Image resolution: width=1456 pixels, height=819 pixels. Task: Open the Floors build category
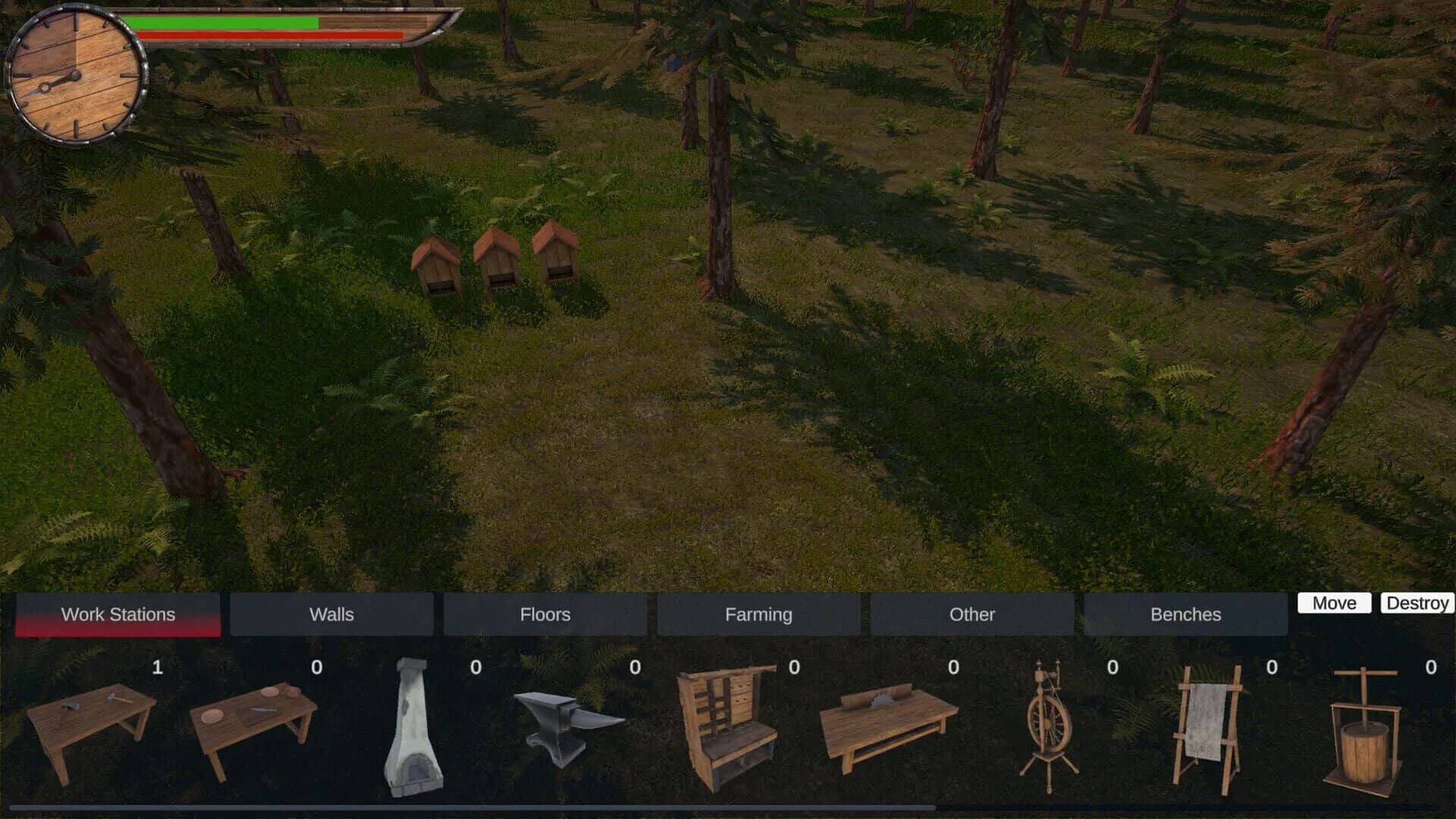pyautogui.click(x=545, y=614)
